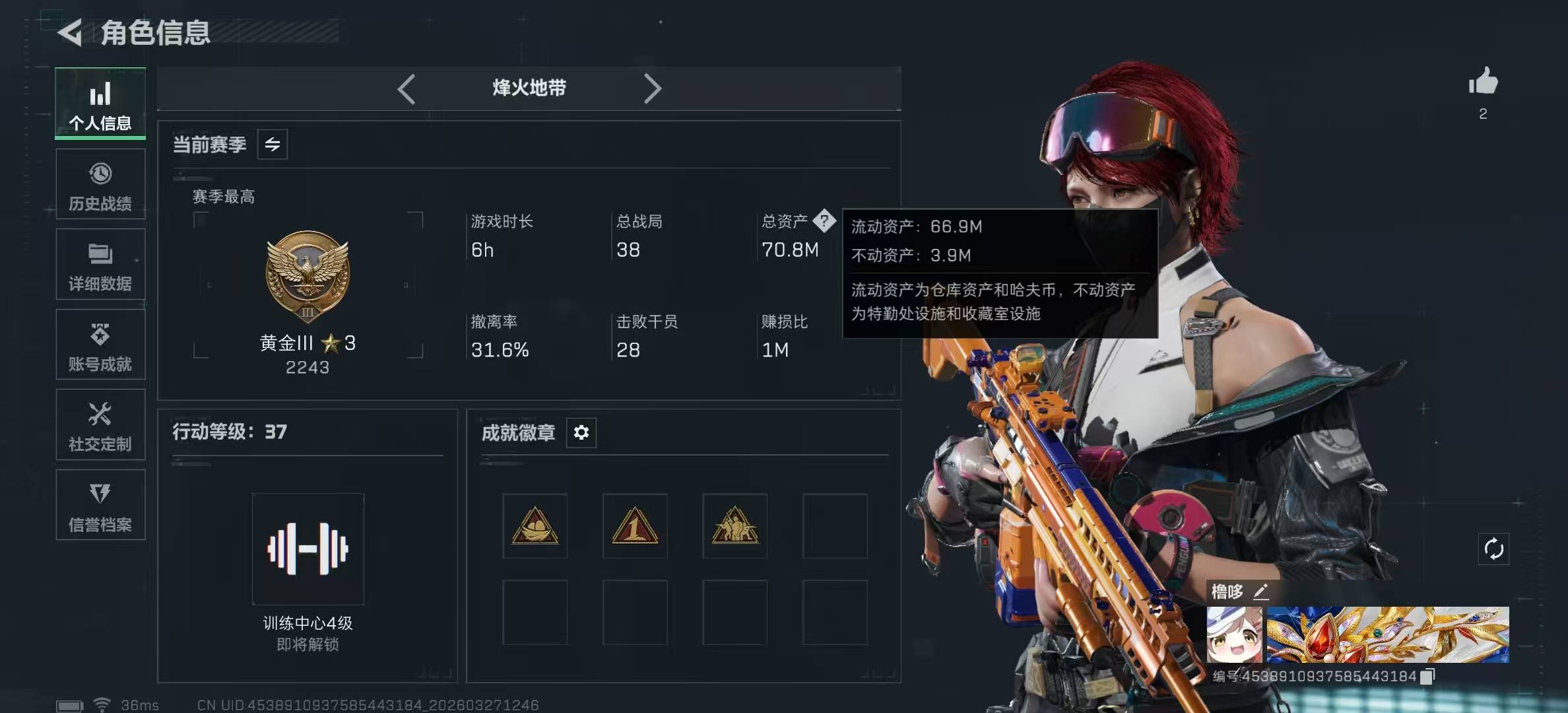This screenshot has width=1568, height=713.
Task: Toggle the 当前赛季 season switch button
Action: pos(273,145)
